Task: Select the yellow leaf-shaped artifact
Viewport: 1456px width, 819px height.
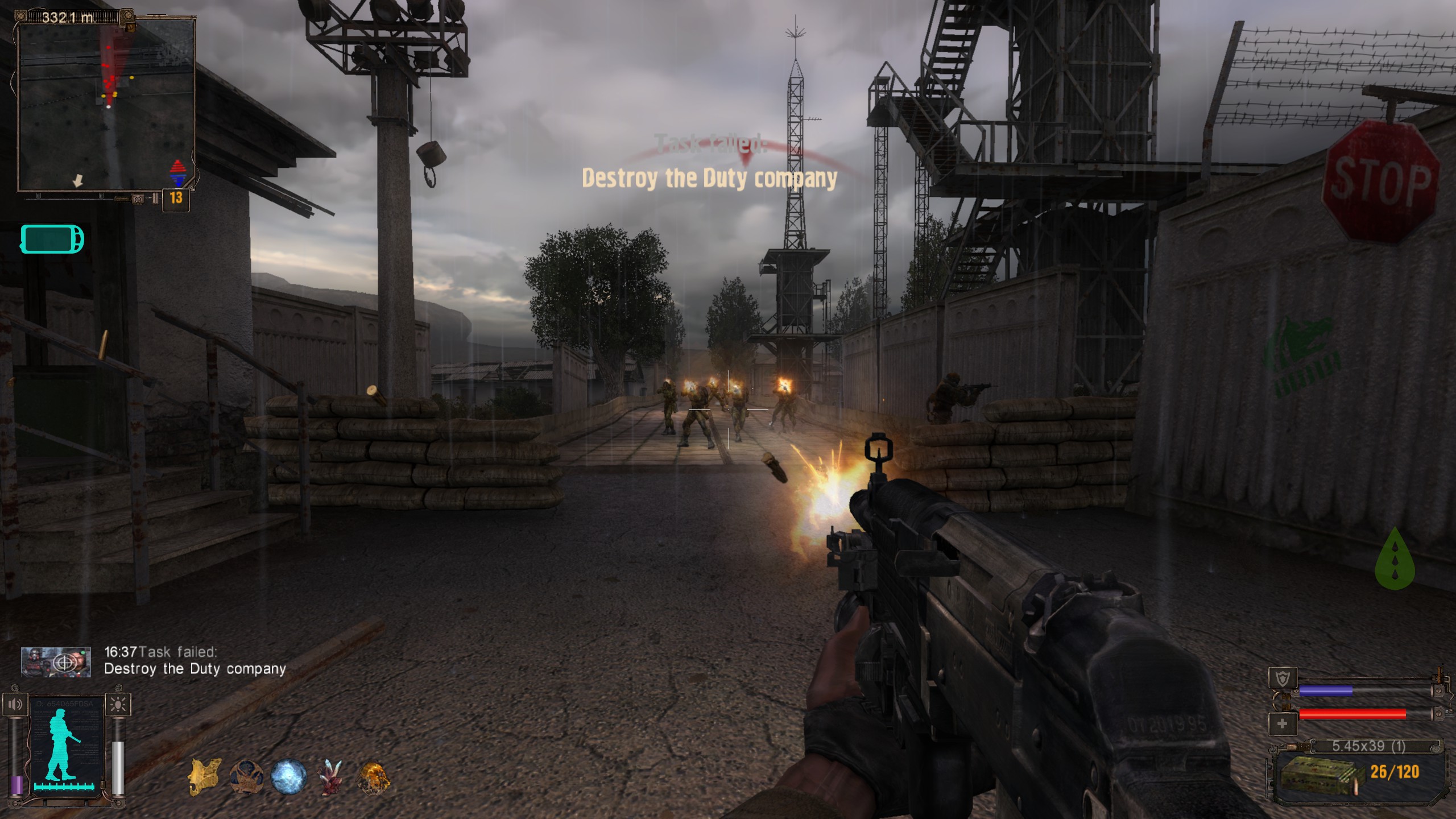Action: (x=204, y=777)
